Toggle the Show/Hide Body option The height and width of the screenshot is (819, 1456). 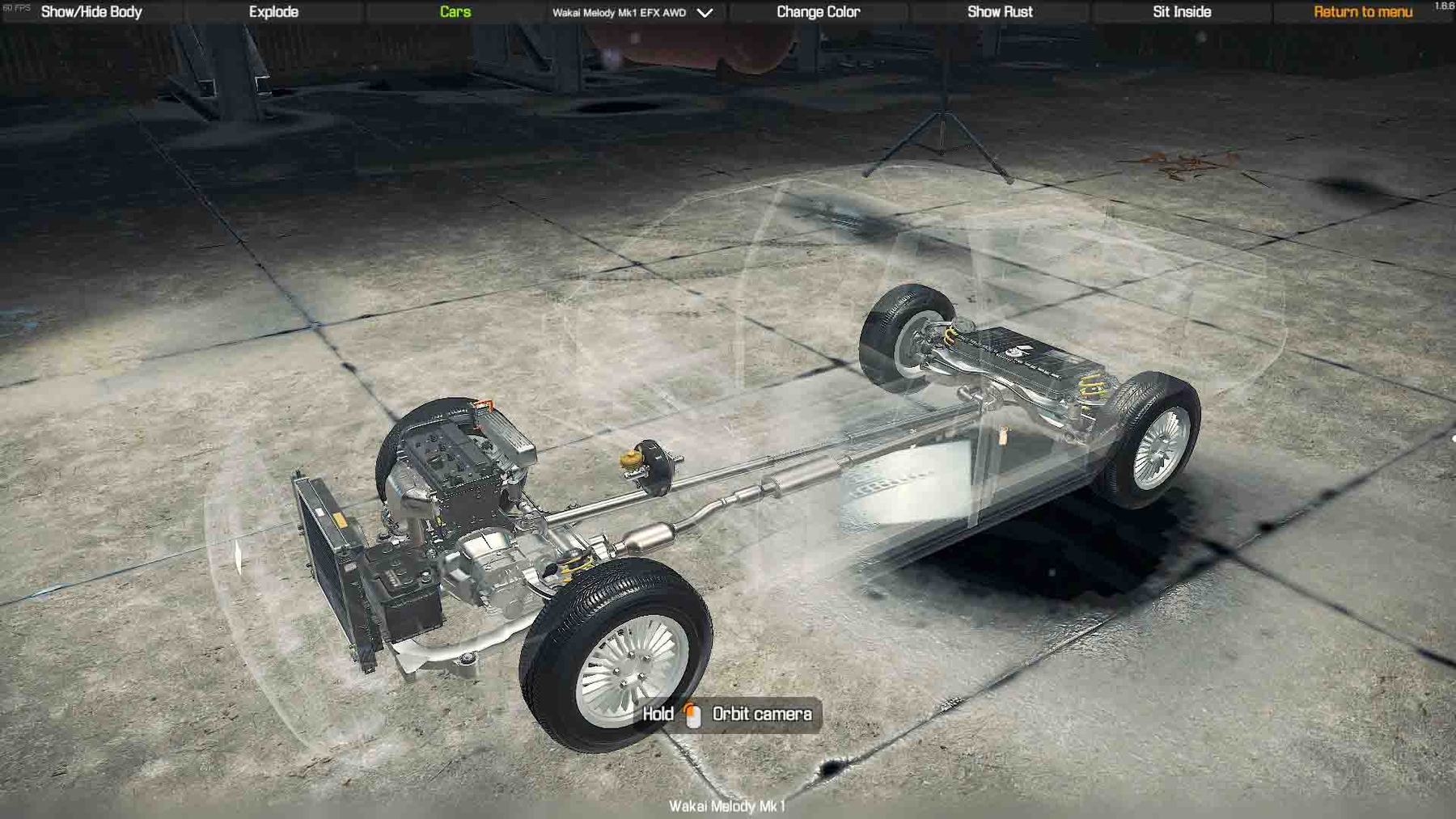[x=91, y=12]
